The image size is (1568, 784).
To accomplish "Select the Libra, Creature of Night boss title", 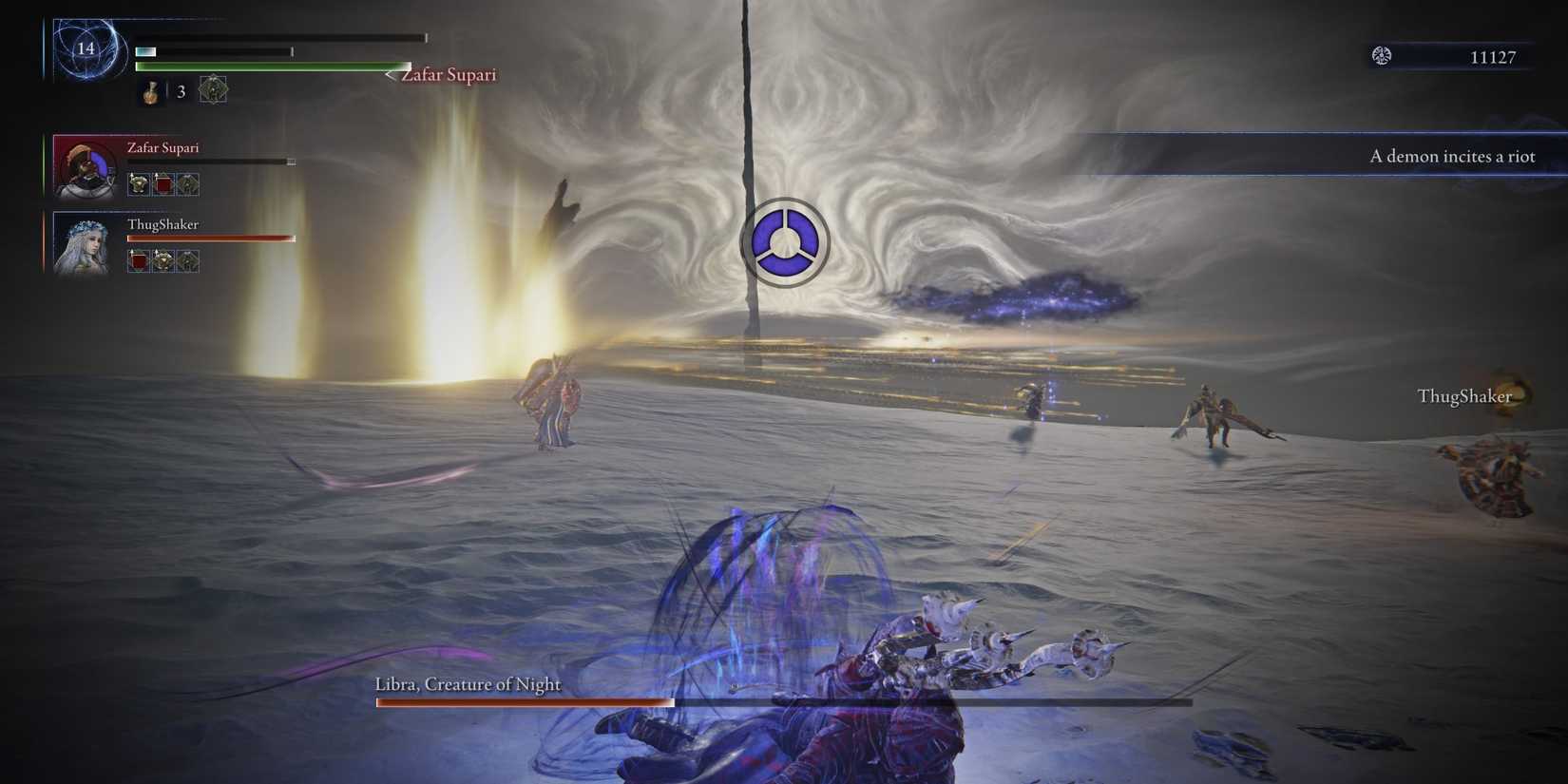I will pos(467,683).
